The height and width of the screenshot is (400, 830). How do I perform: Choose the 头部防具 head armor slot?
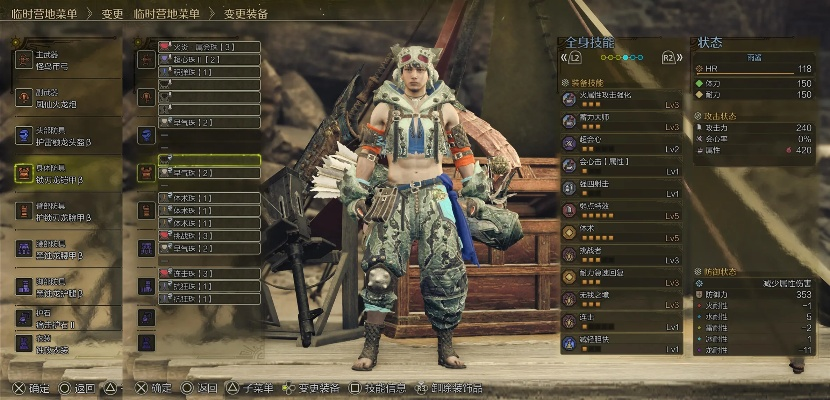(66, 134)
